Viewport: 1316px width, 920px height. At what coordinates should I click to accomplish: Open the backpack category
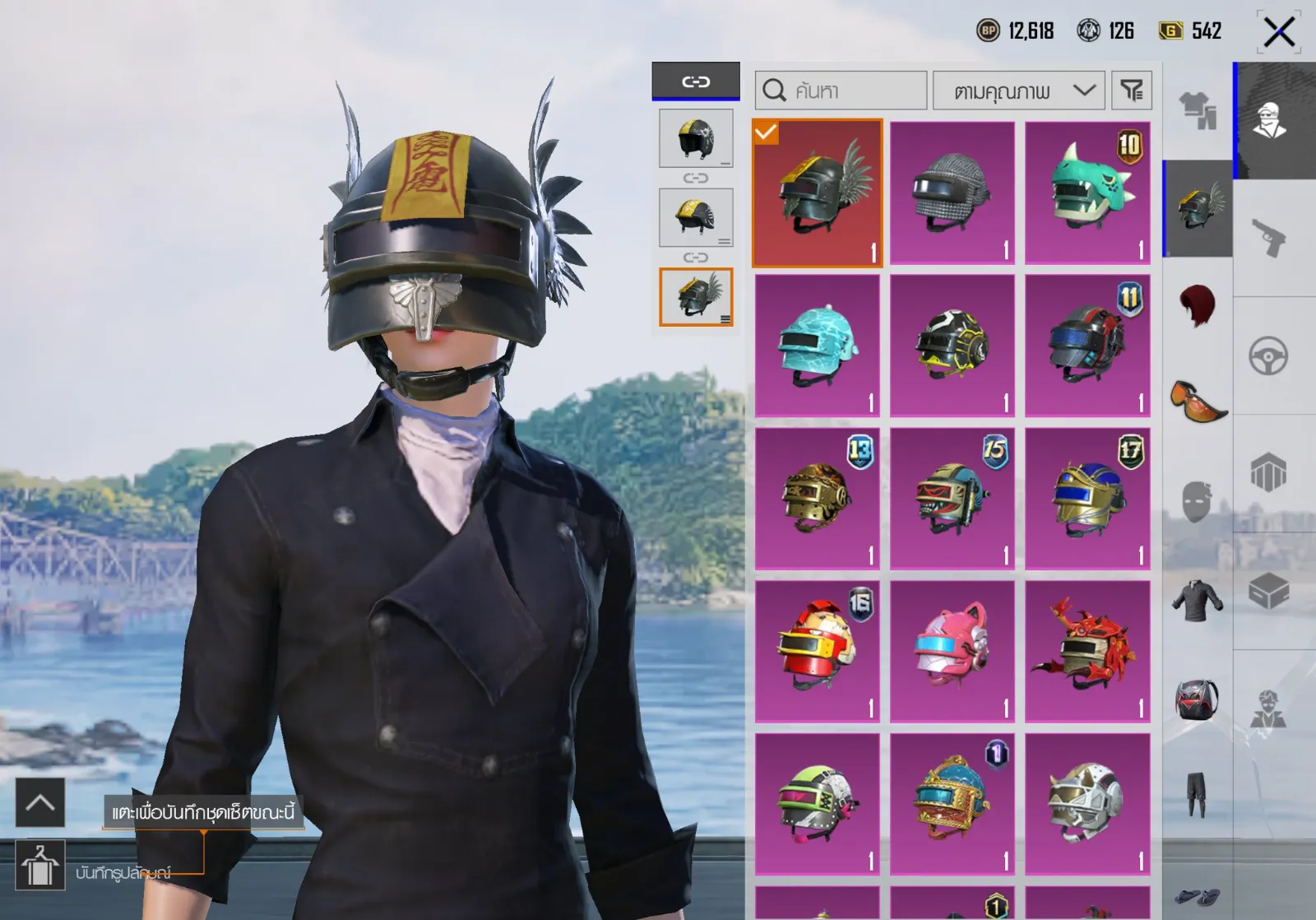[1198, 700]
